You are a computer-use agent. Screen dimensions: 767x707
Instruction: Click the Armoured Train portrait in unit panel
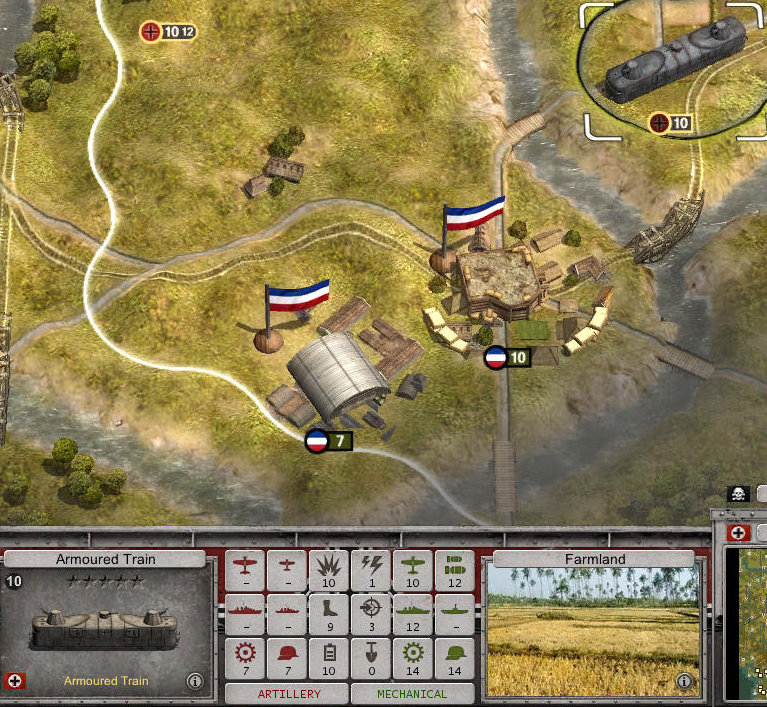[x=105, y=629]
